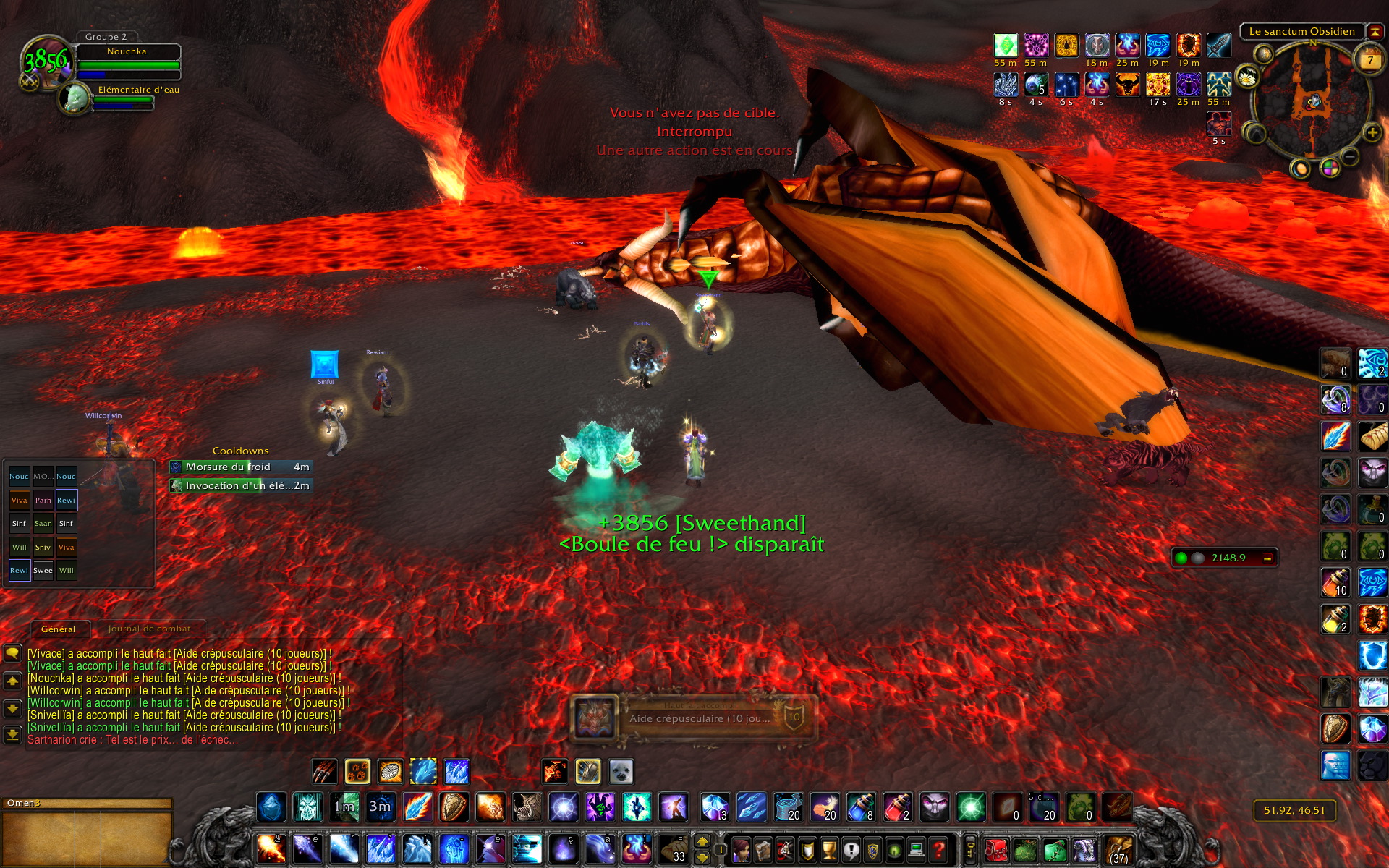Select Parh in the raid frames
Screen dimensions: 1389x868
tap(43, 500)
